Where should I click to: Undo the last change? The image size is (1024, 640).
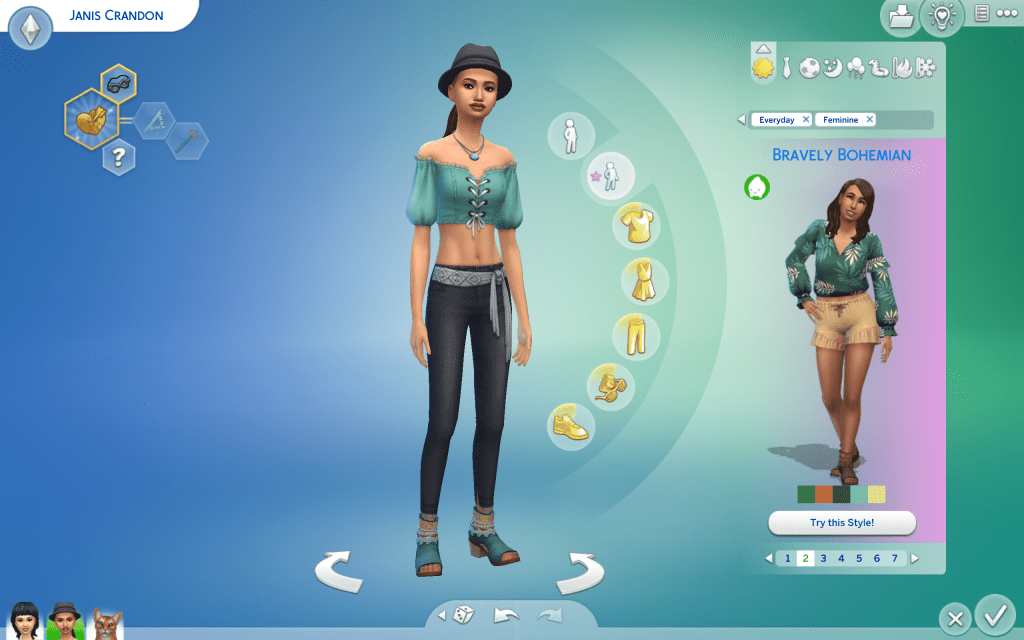point(506,616)
